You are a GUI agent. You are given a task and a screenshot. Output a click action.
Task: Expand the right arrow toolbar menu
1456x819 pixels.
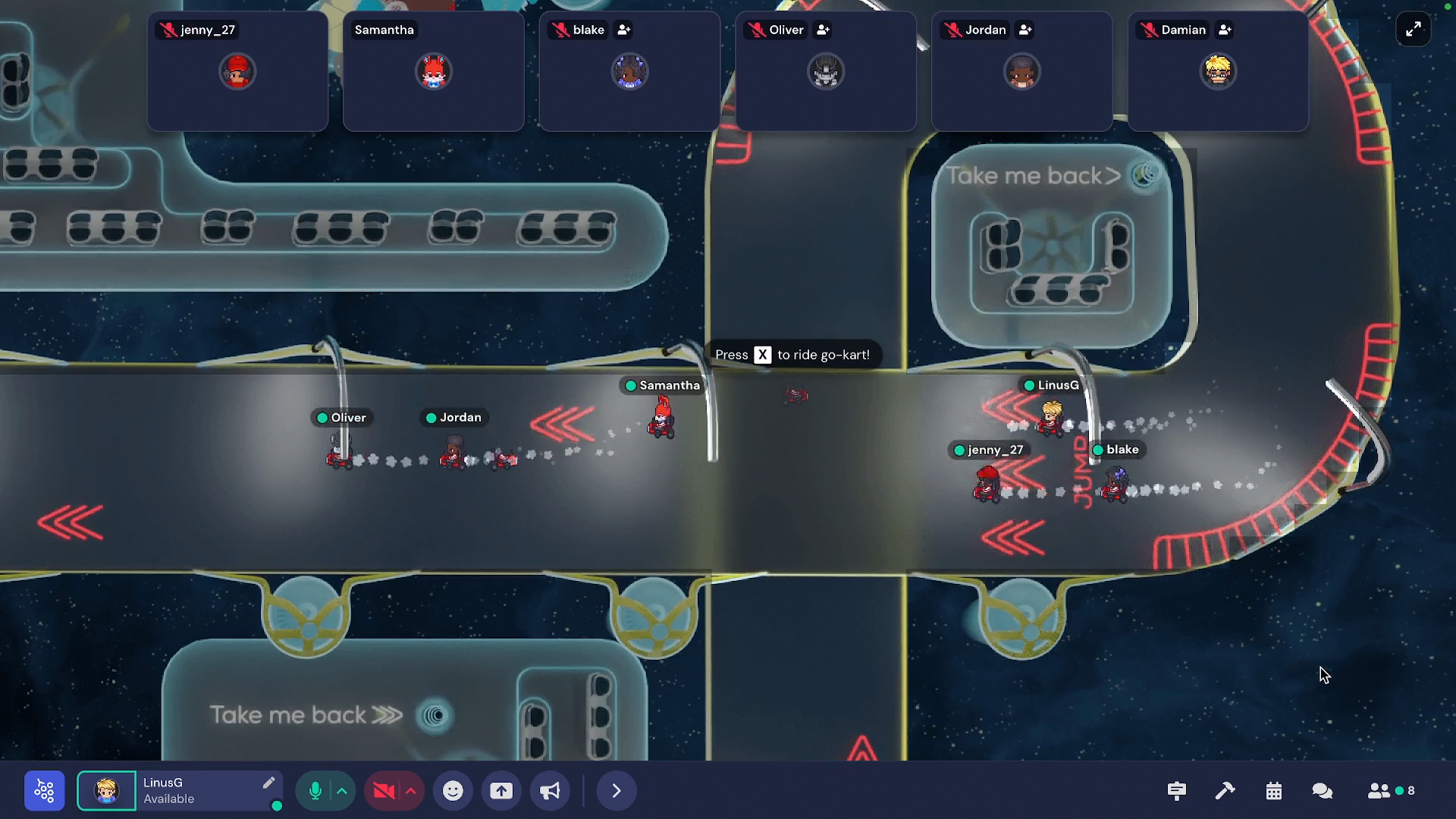(616, 791)
